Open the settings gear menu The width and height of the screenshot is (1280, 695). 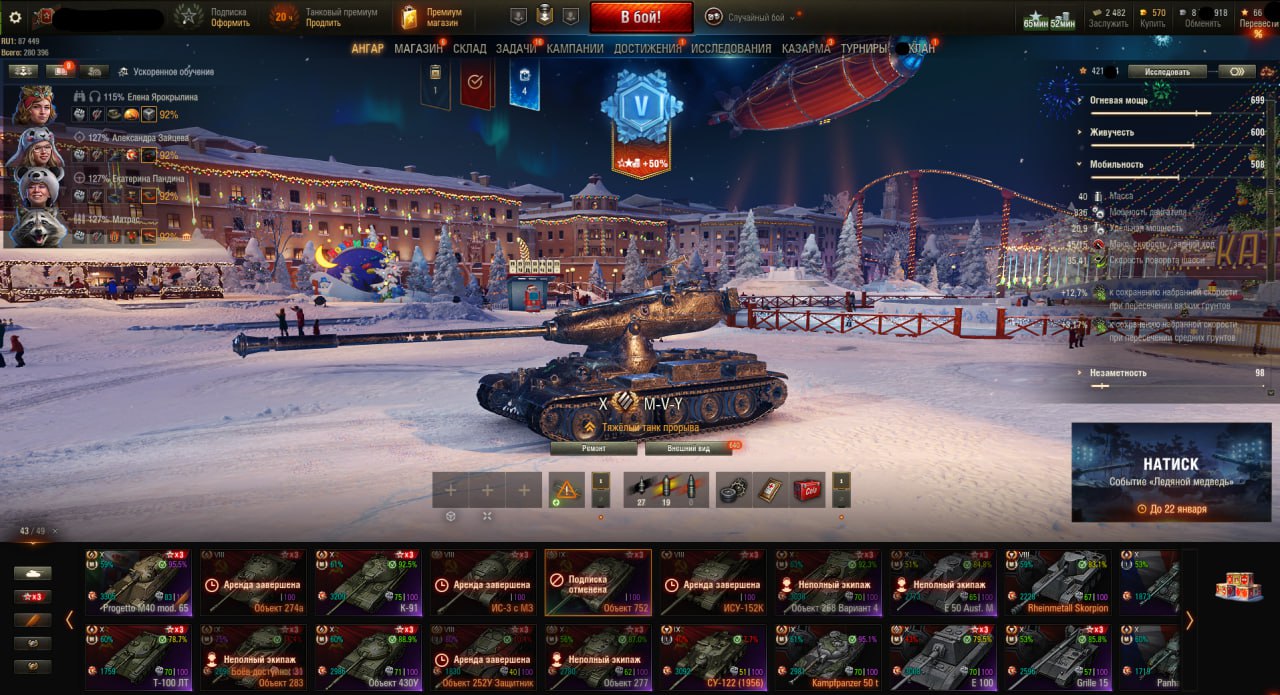click(x=15, y=17)
